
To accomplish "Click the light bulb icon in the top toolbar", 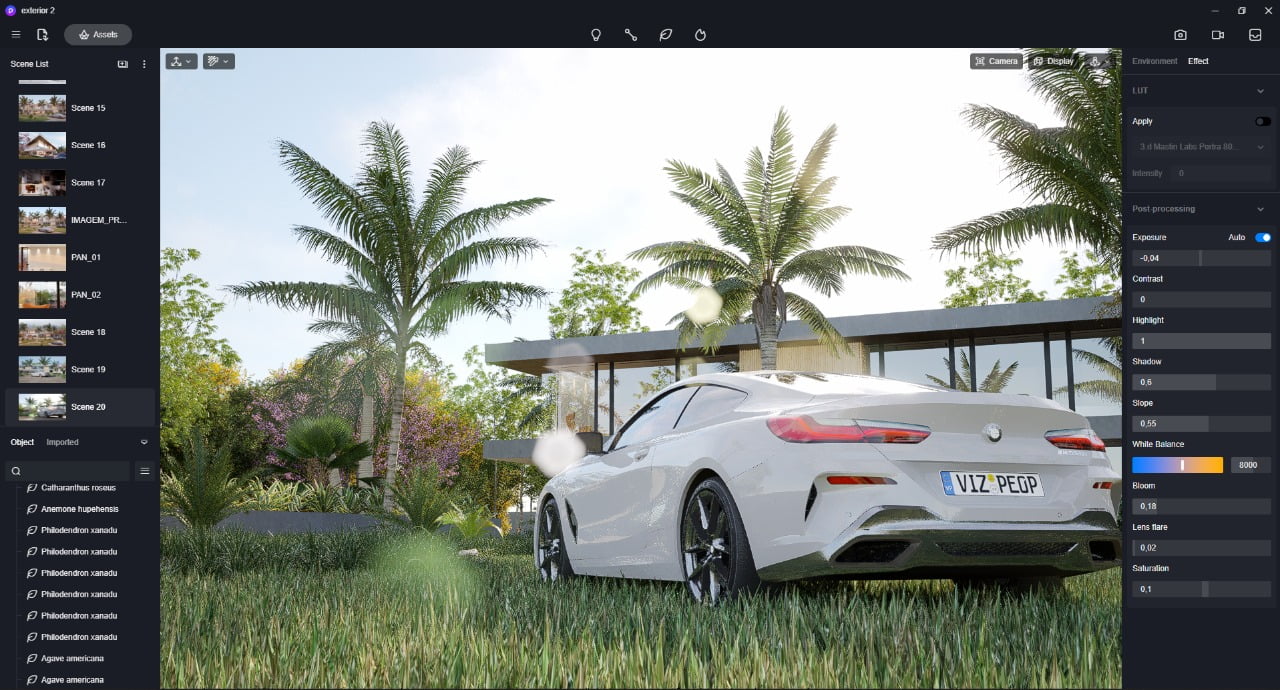I will pos(596,35).
